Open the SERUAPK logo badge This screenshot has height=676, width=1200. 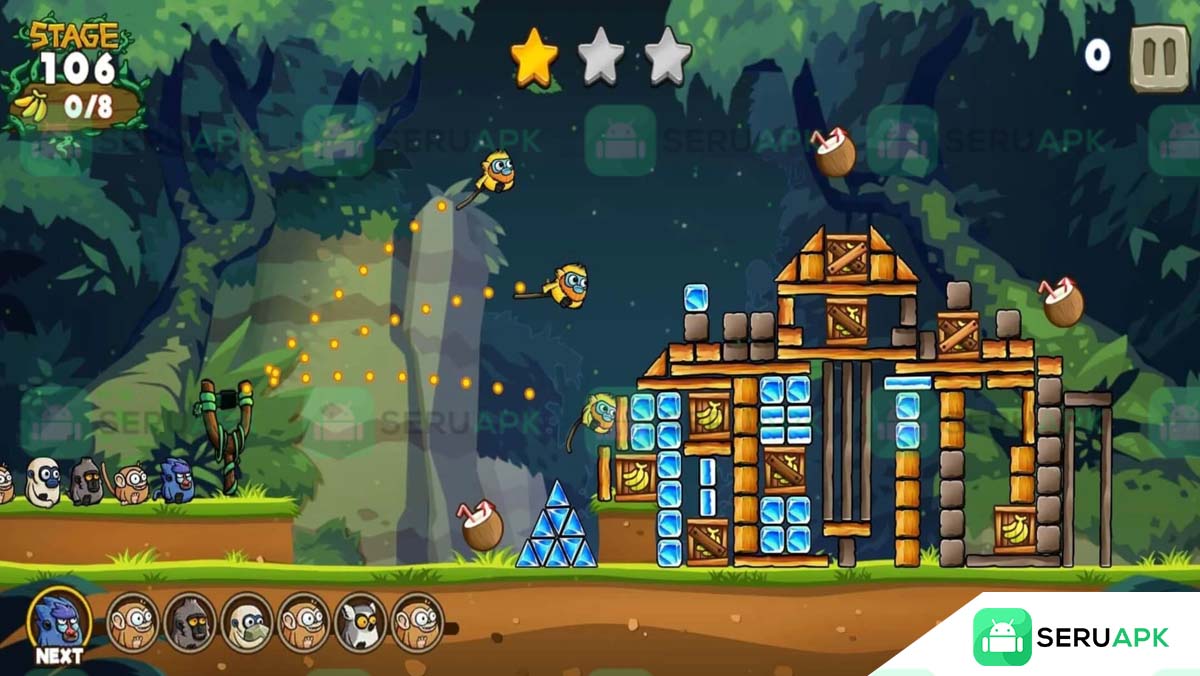(x=1070, y=637)
